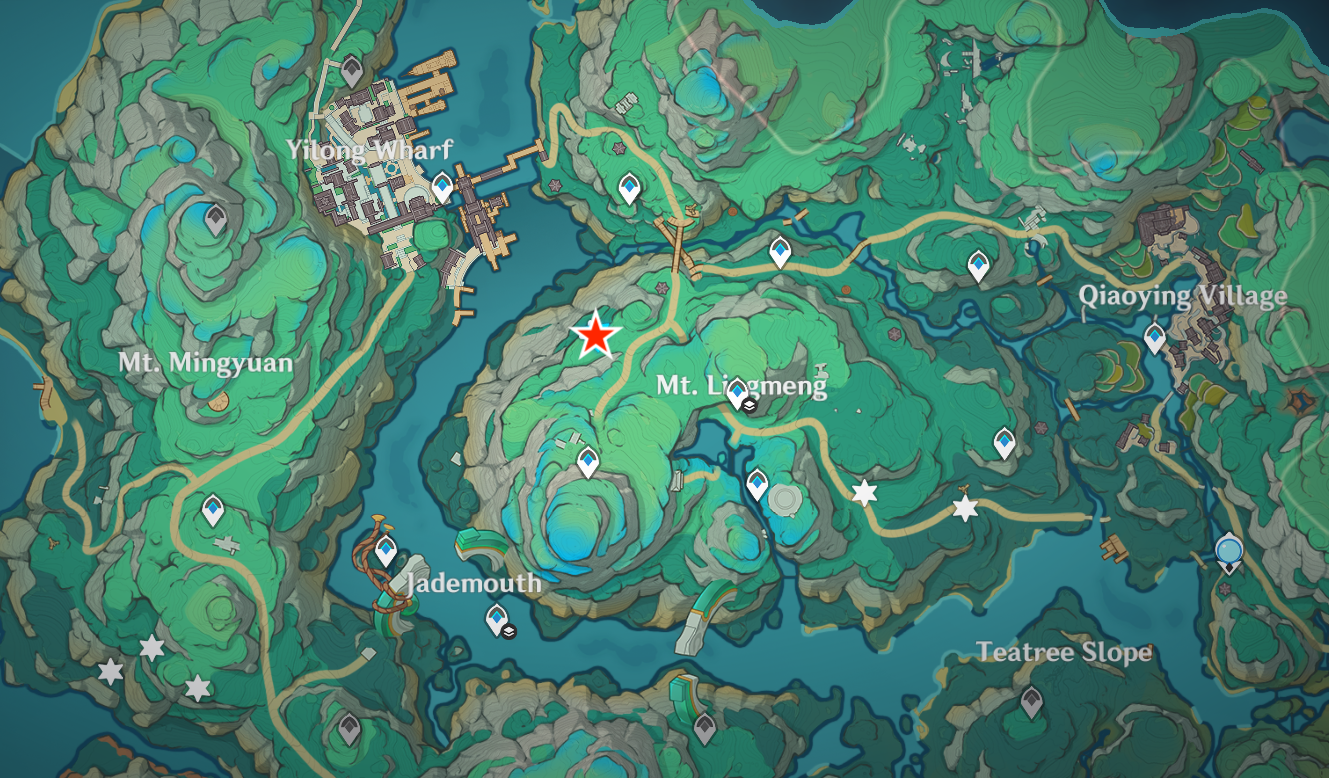This screenshot has width=1329, height=778.
Task: Click the Teatree Slope location label
Action: click(1064, 653)
